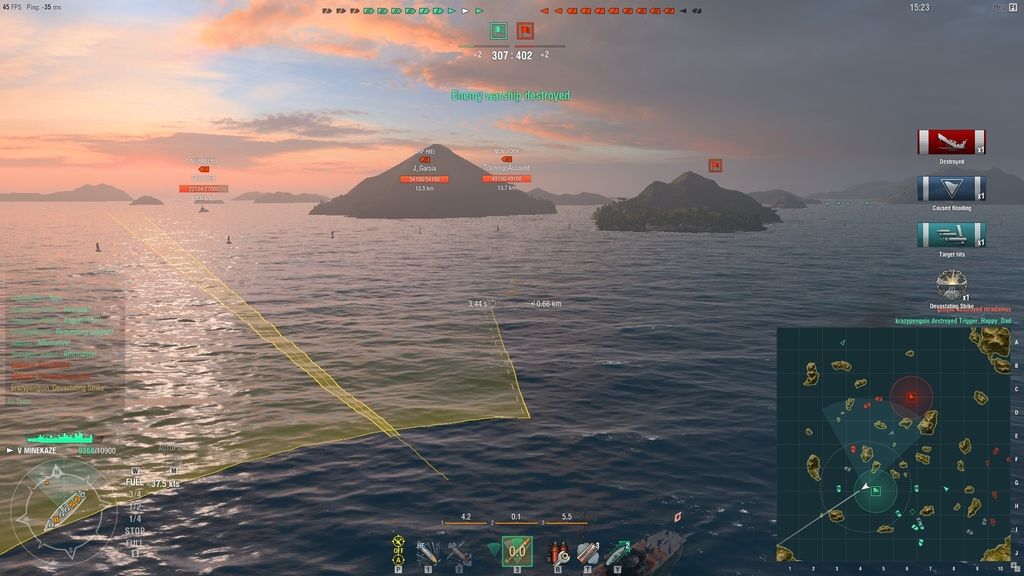Click the Caused flooding ribbon

[x=951, y=189]
